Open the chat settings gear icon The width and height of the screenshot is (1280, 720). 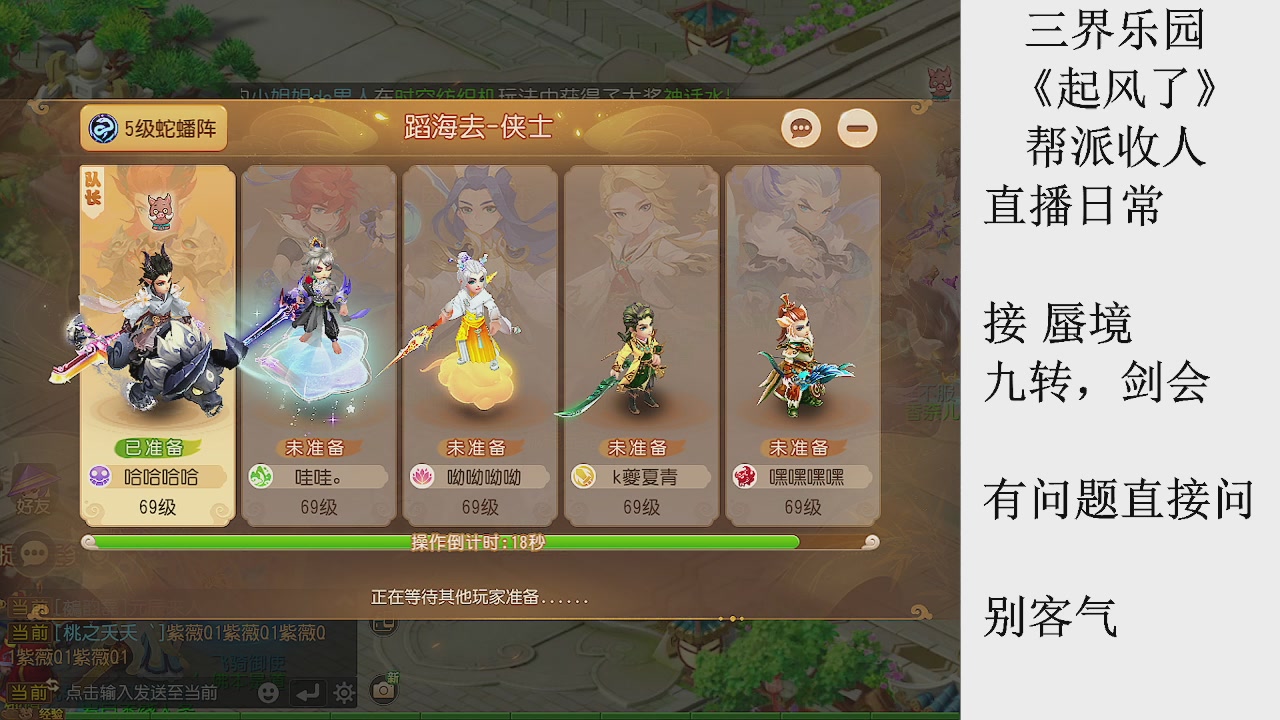click(344, 692)
